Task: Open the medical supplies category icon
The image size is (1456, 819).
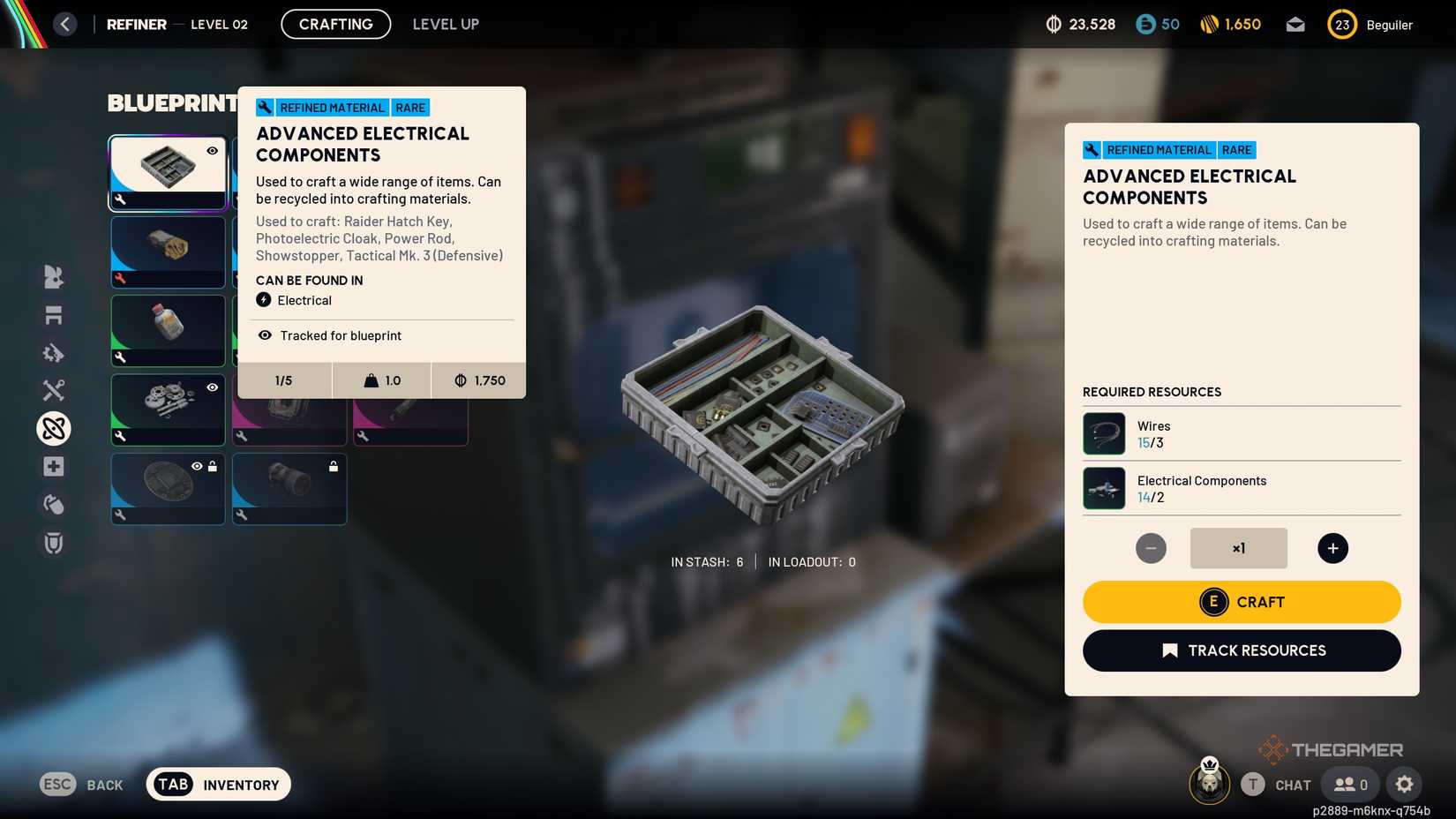Action: point(53,466)
